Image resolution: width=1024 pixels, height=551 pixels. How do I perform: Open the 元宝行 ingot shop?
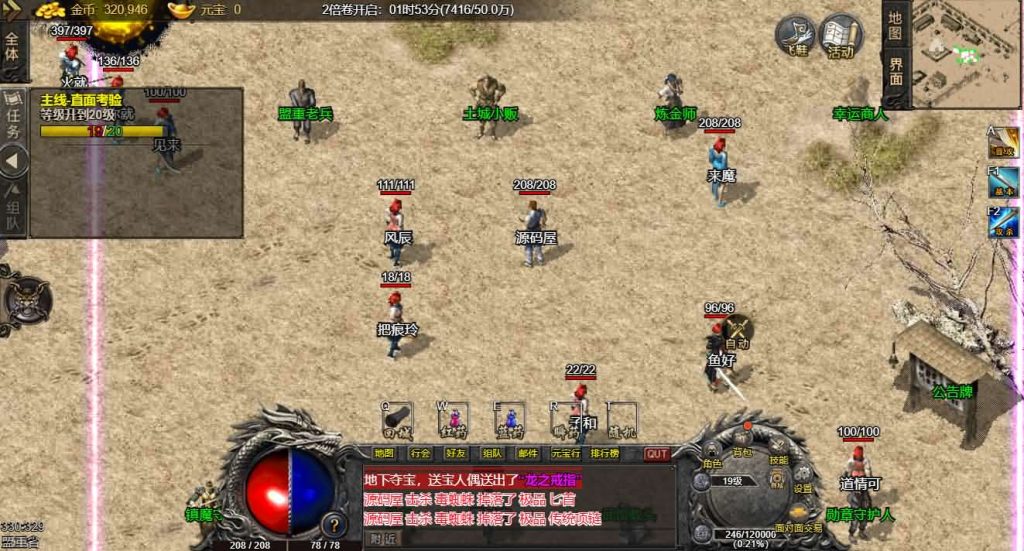[564, 453]
